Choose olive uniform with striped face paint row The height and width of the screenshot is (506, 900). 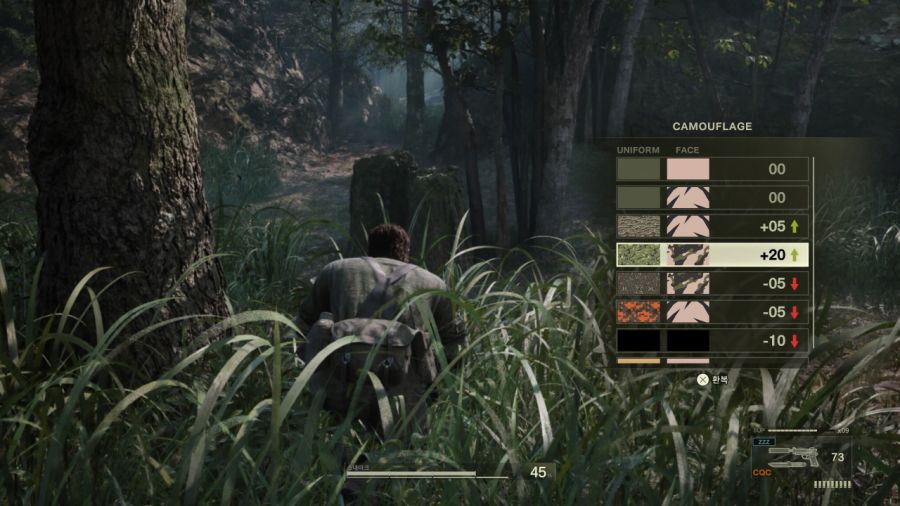click(x=711, y=198)
